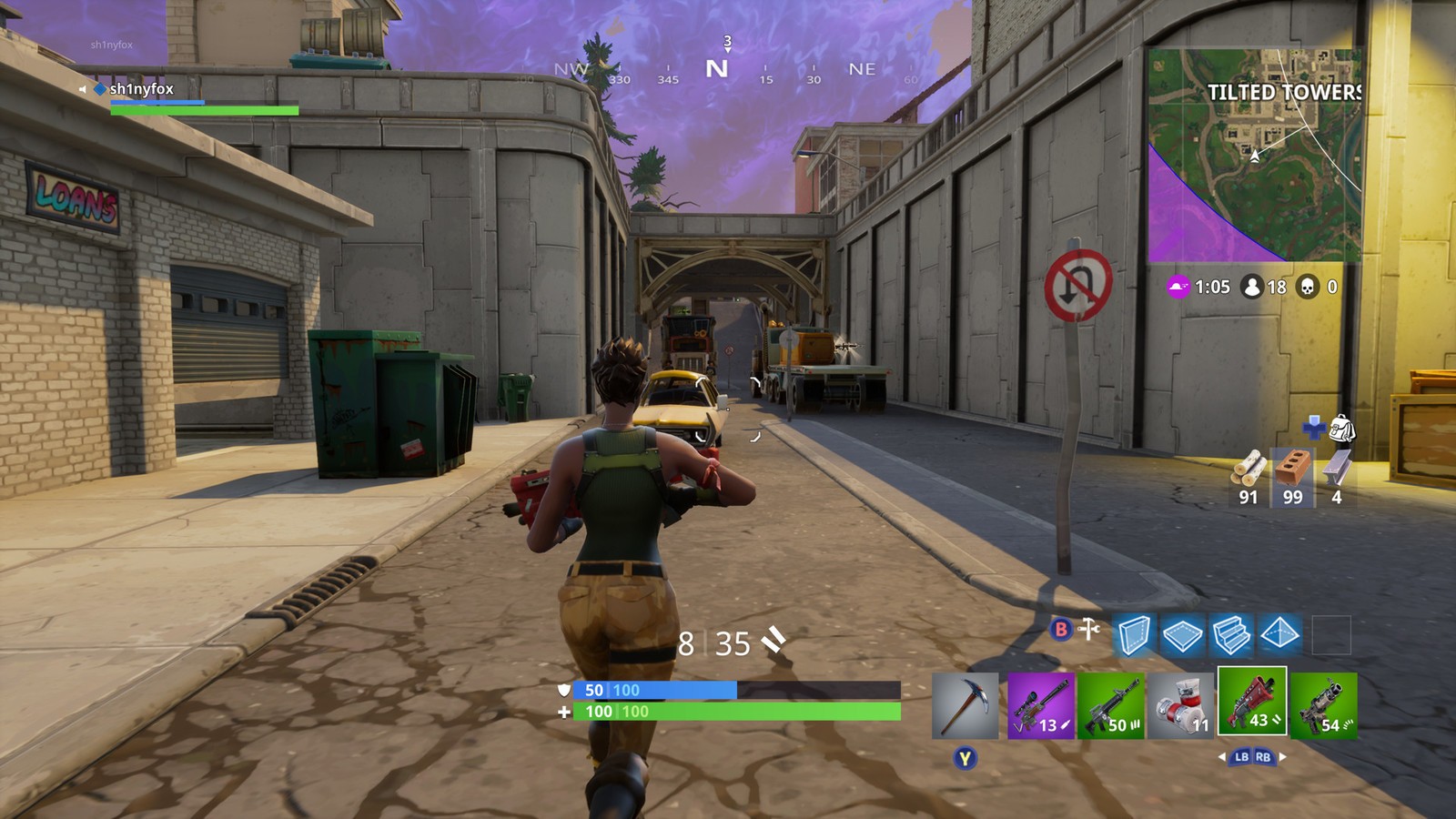1456x819 pixels.
Task: Choose the wall building piece
Action: tap(1134, 635)
